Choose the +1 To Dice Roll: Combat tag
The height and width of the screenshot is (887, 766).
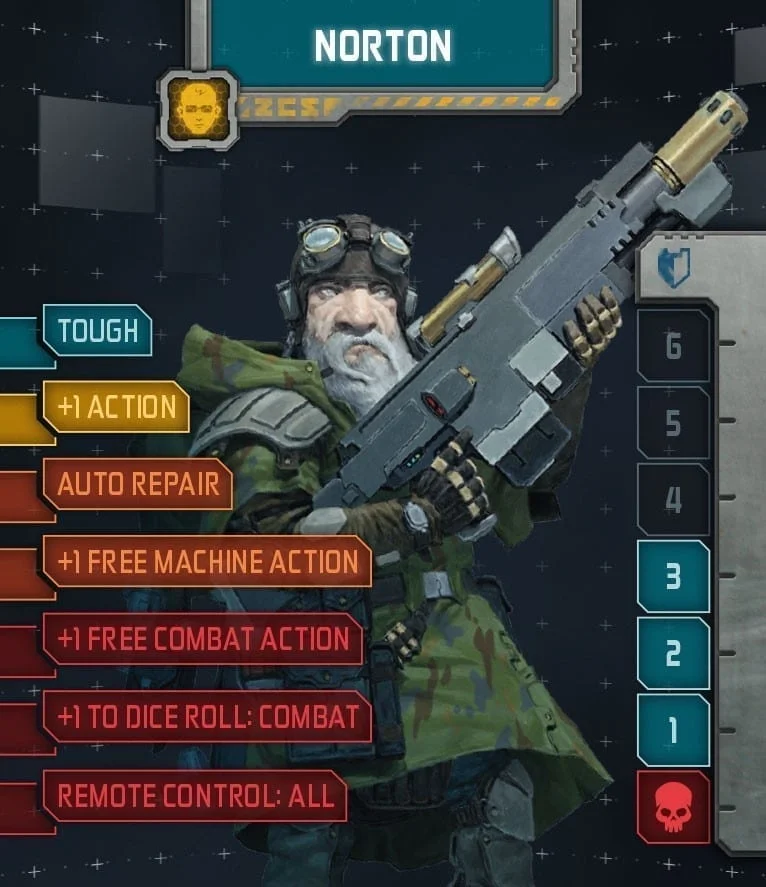pyautogui.click(x=207, y=716)
